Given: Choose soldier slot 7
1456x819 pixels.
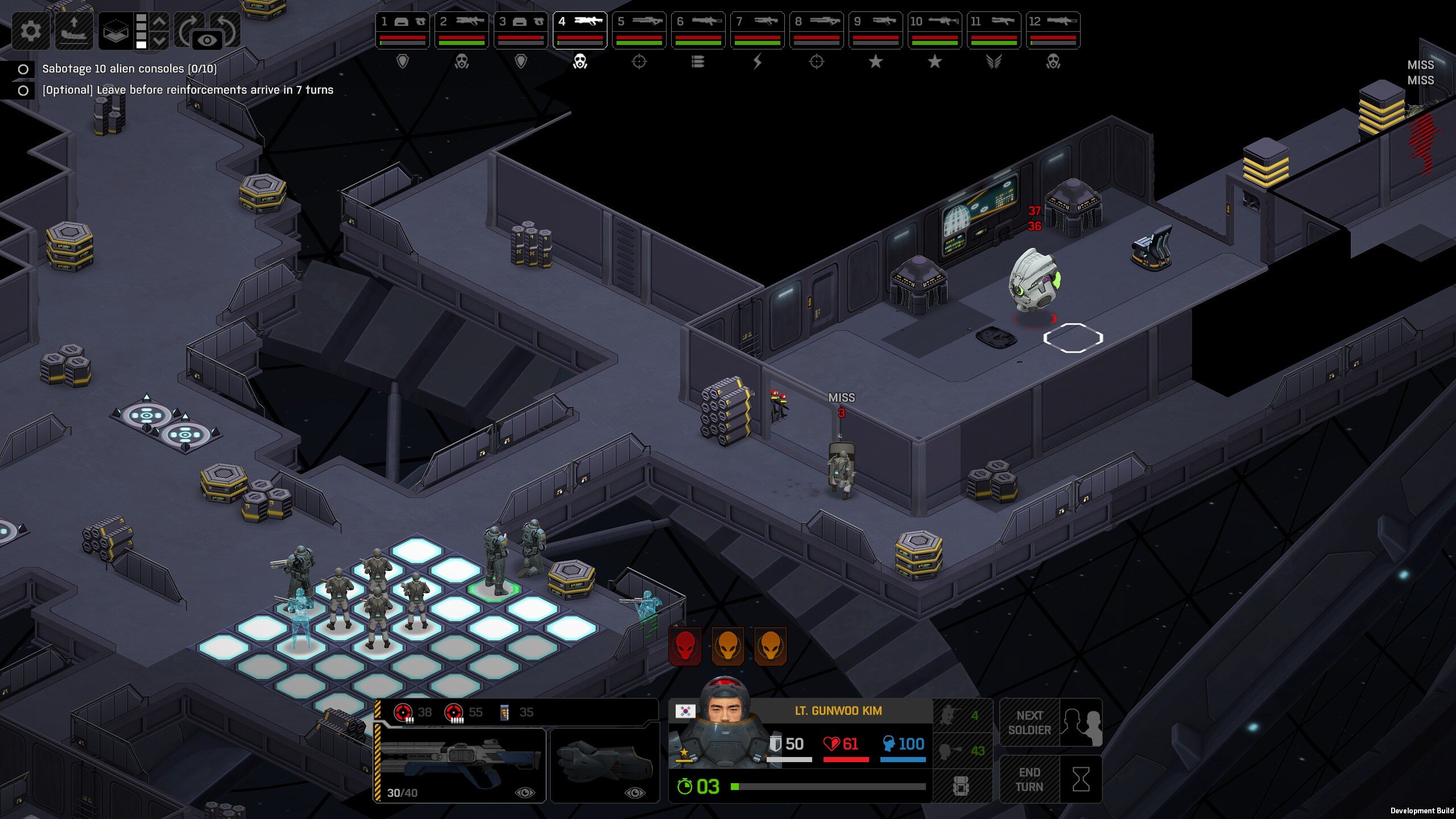Looking at the screenshot, I should click(x=758, y=30).
